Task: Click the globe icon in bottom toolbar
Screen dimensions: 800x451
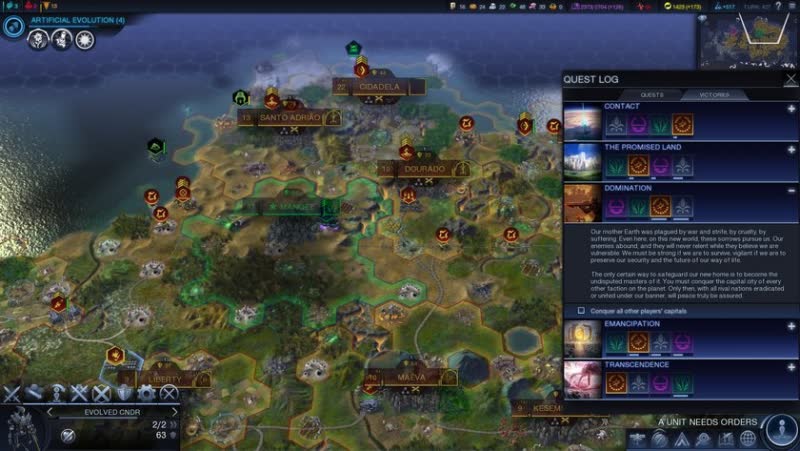Action: click(x=749, y=440)
